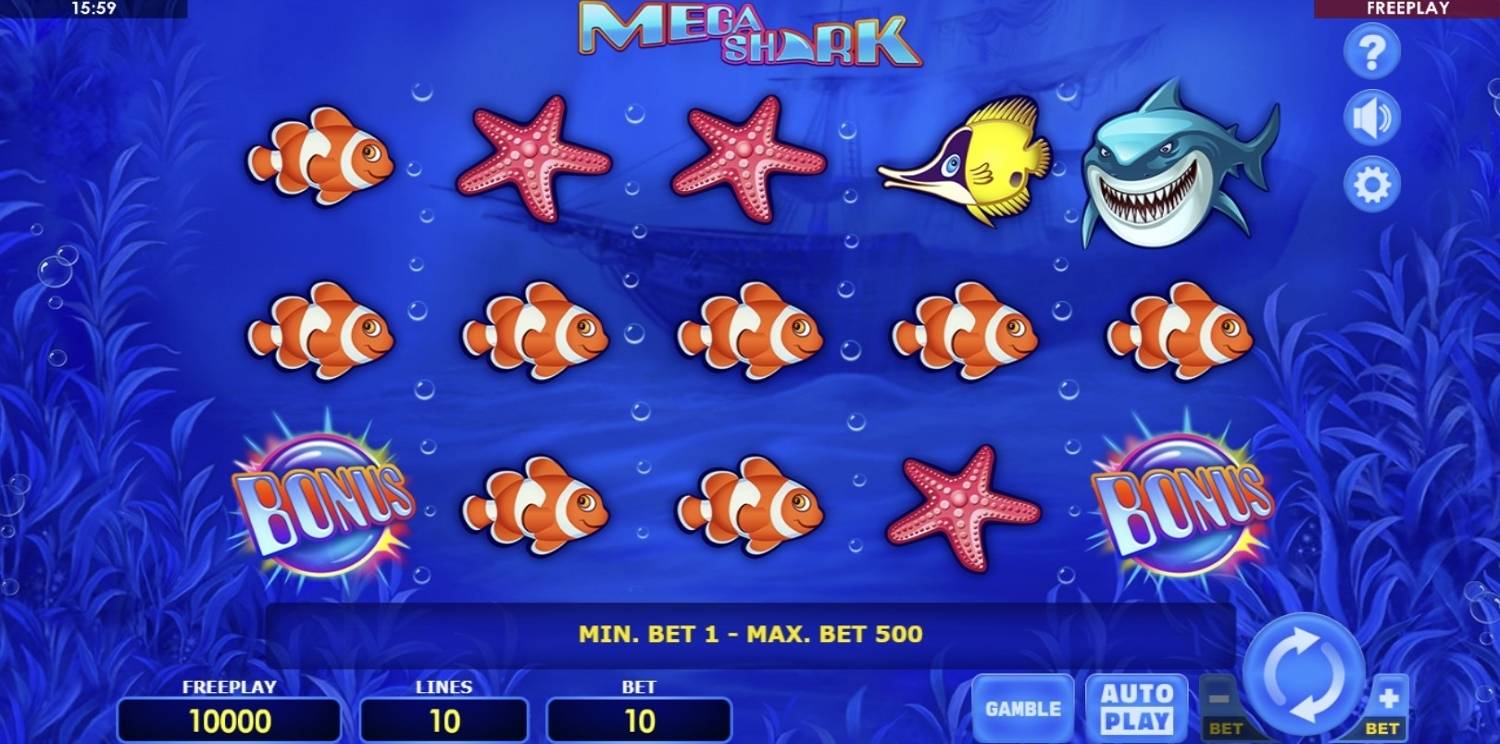The height and width of the screenshot is (744, 1500).
Task: Spin the reels with the circular arrows button
Action: point(1305,672)
